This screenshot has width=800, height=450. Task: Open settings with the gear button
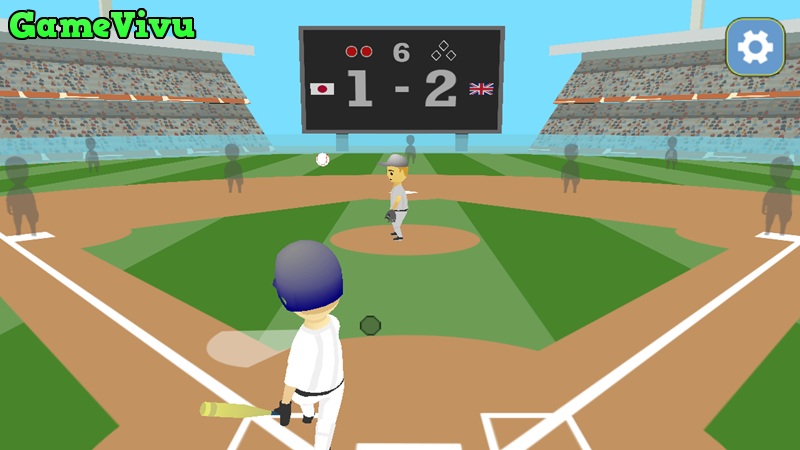(755, 46)
